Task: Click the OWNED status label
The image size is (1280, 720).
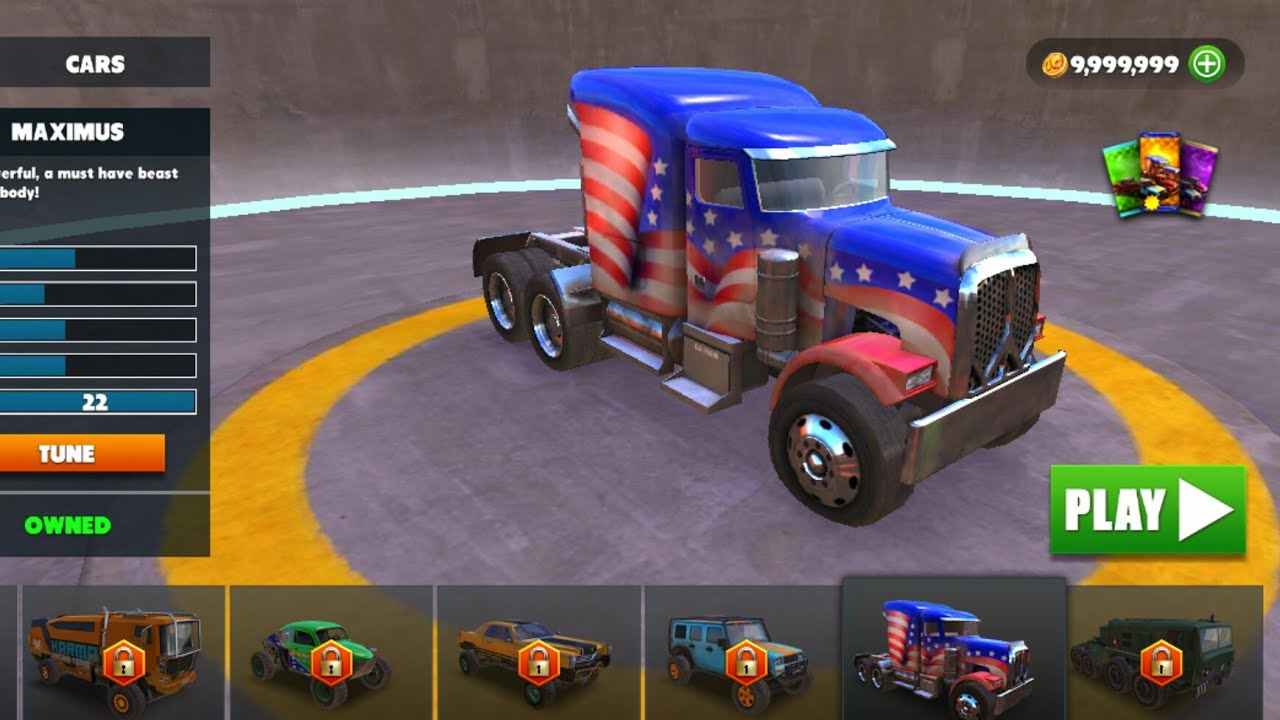Action: (x=65, y=524)
